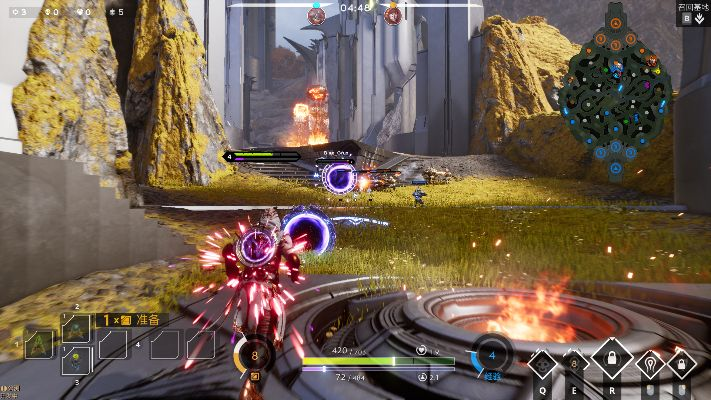Click the blue level ring showing 4
This screenshot has width=711, height=400.
point(491,354)
